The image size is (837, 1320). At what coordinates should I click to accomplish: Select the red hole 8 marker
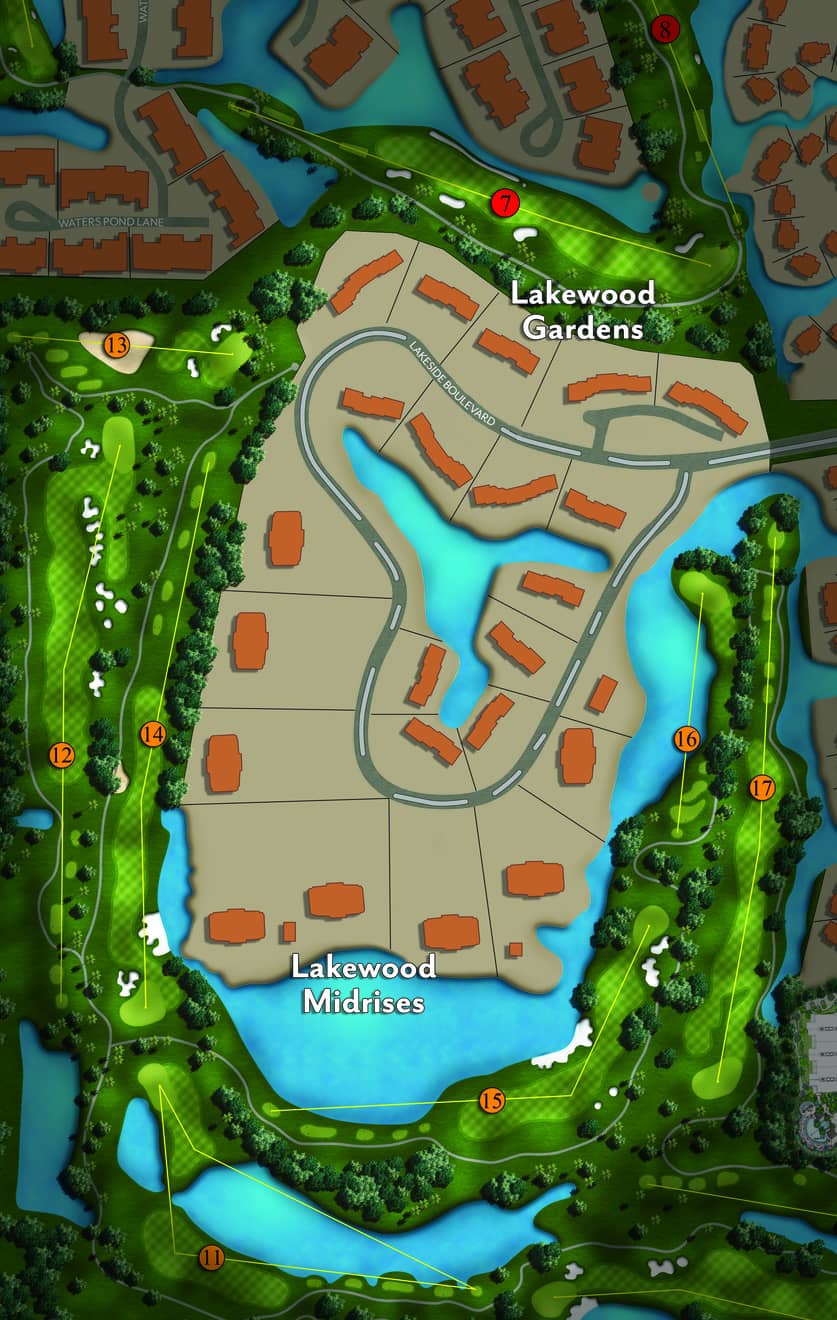pos(664,29)
